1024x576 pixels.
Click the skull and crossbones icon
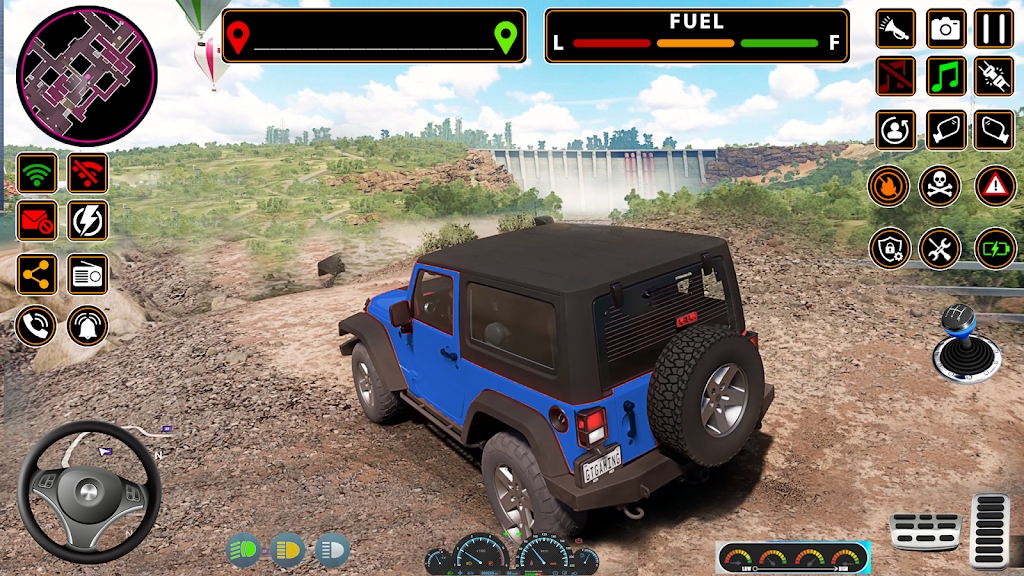click(939, 186)
